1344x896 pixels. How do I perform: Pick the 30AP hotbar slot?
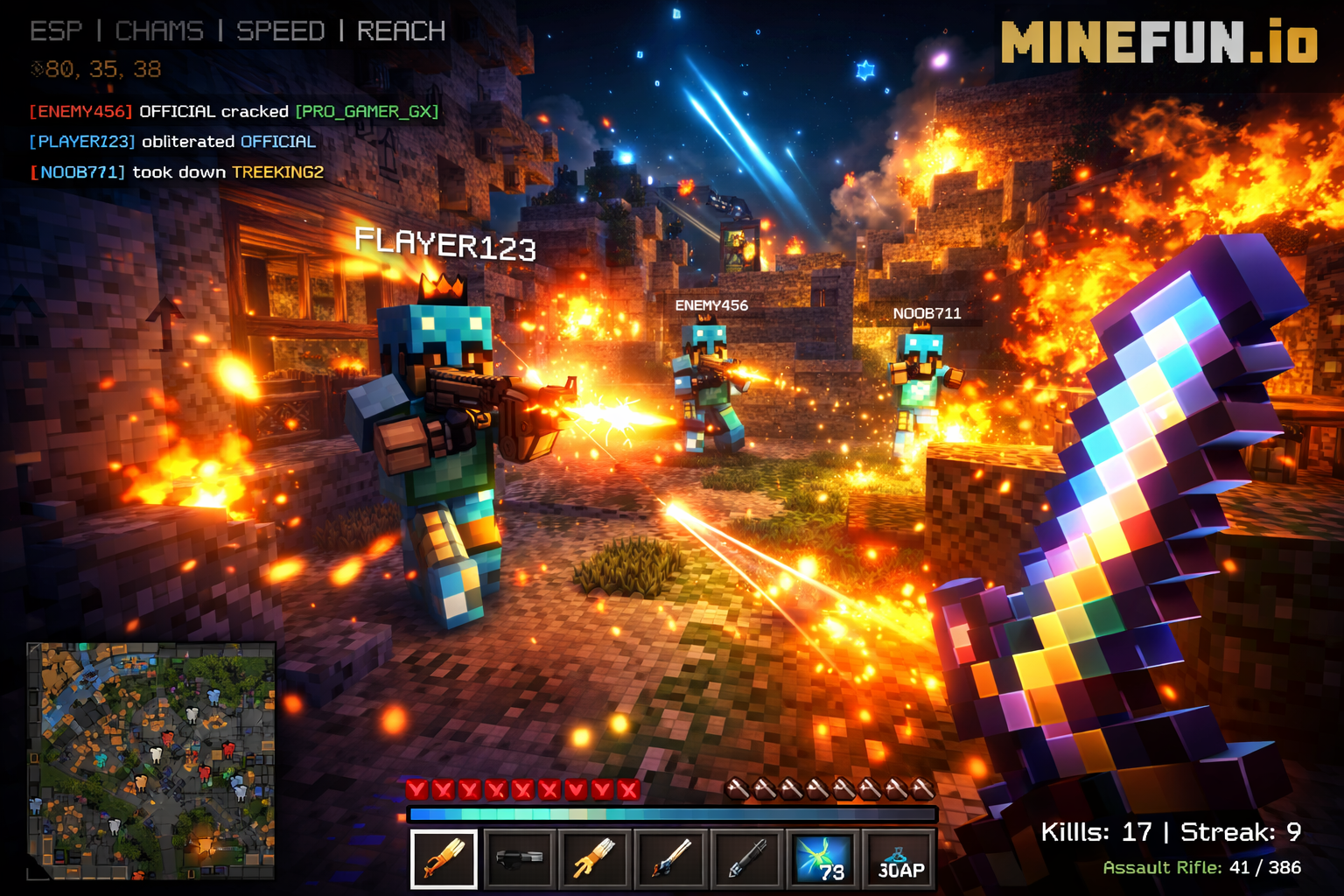[899, 858]
